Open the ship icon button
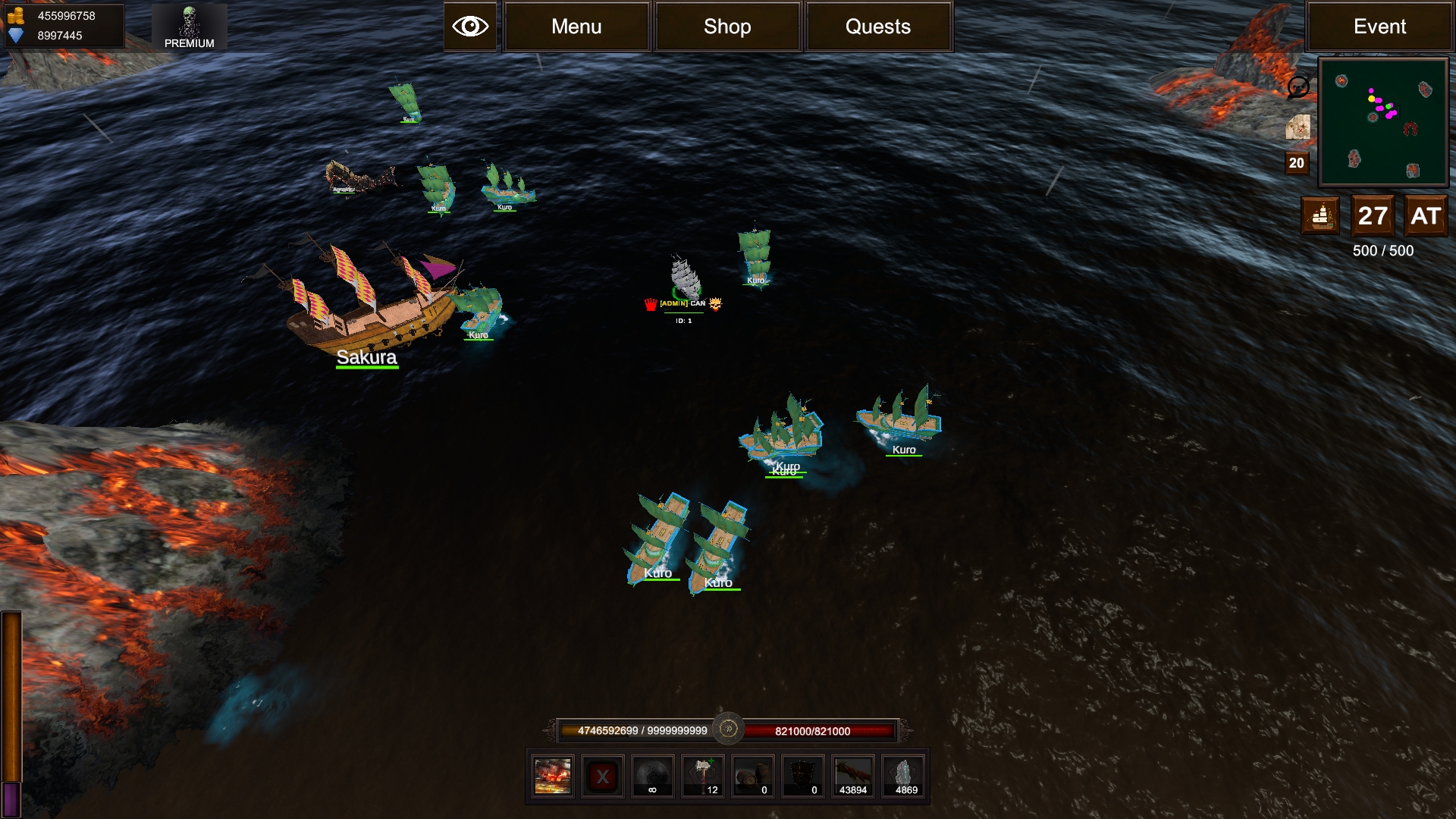Screen dimensions: 1456x819 (1320, 216)
